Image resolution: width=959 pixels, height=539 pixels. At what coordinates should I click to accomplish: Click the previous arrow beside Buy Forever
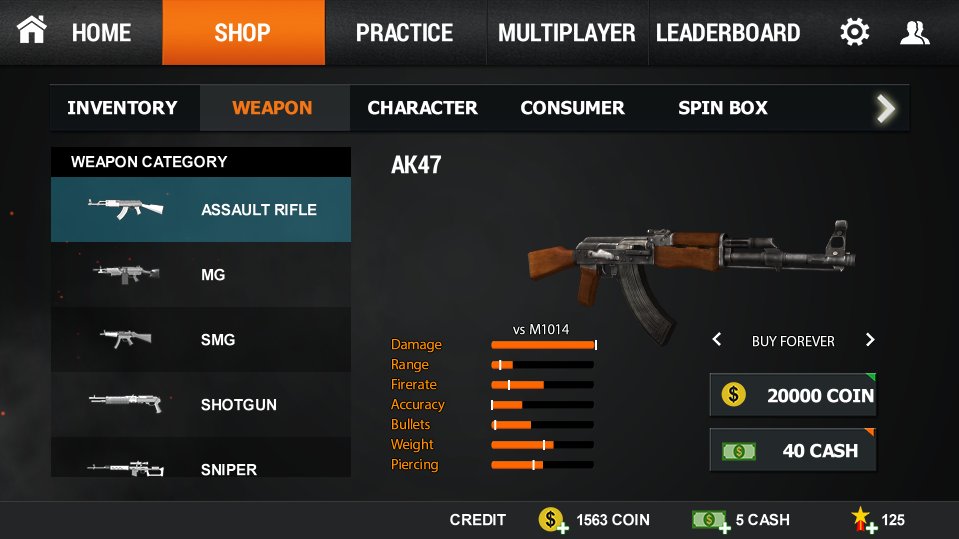[x=717, y=340]
